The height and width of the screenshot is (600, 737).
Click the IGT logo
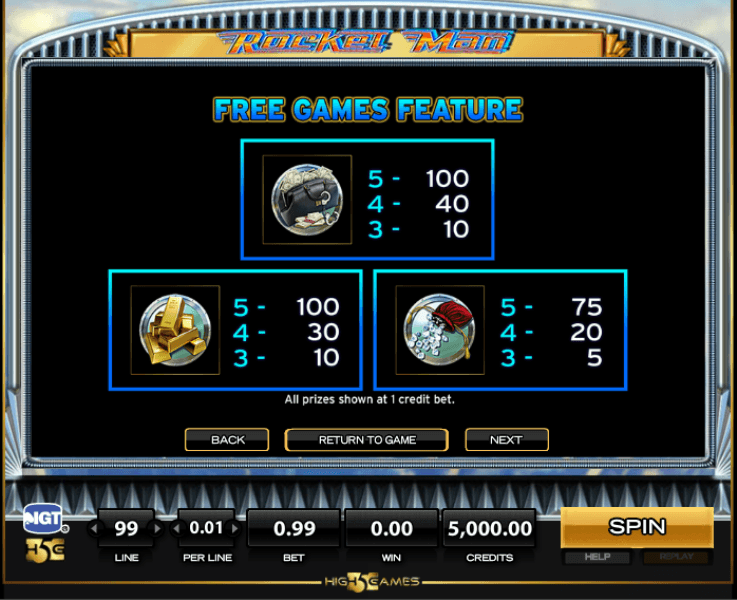pyautogui.click(x=42, y=517)
